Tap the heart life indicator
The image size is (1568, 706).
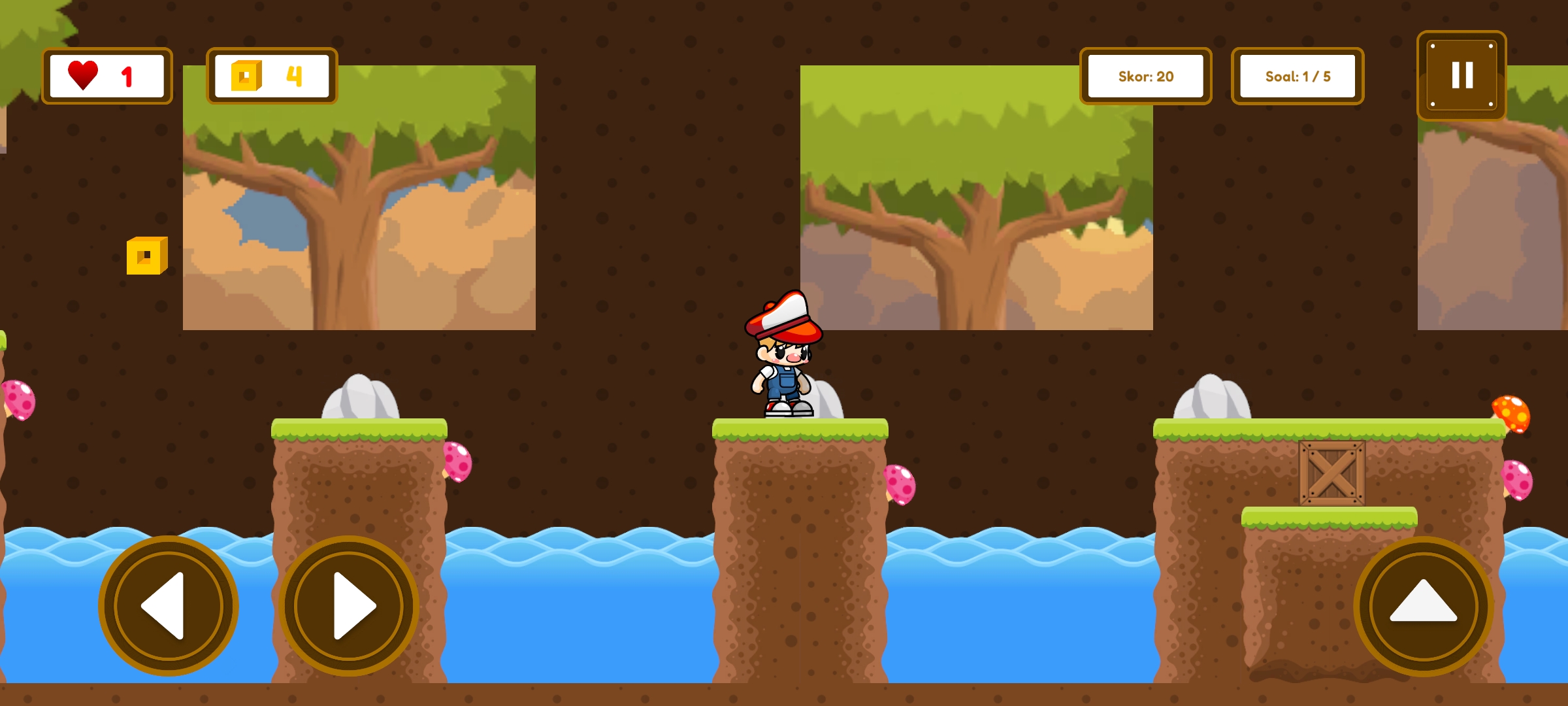(106, 76)
